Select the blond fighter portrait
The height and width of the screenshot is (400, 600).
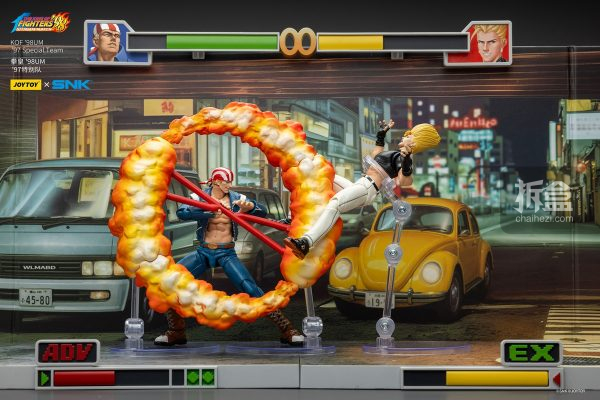click(490, 43)
